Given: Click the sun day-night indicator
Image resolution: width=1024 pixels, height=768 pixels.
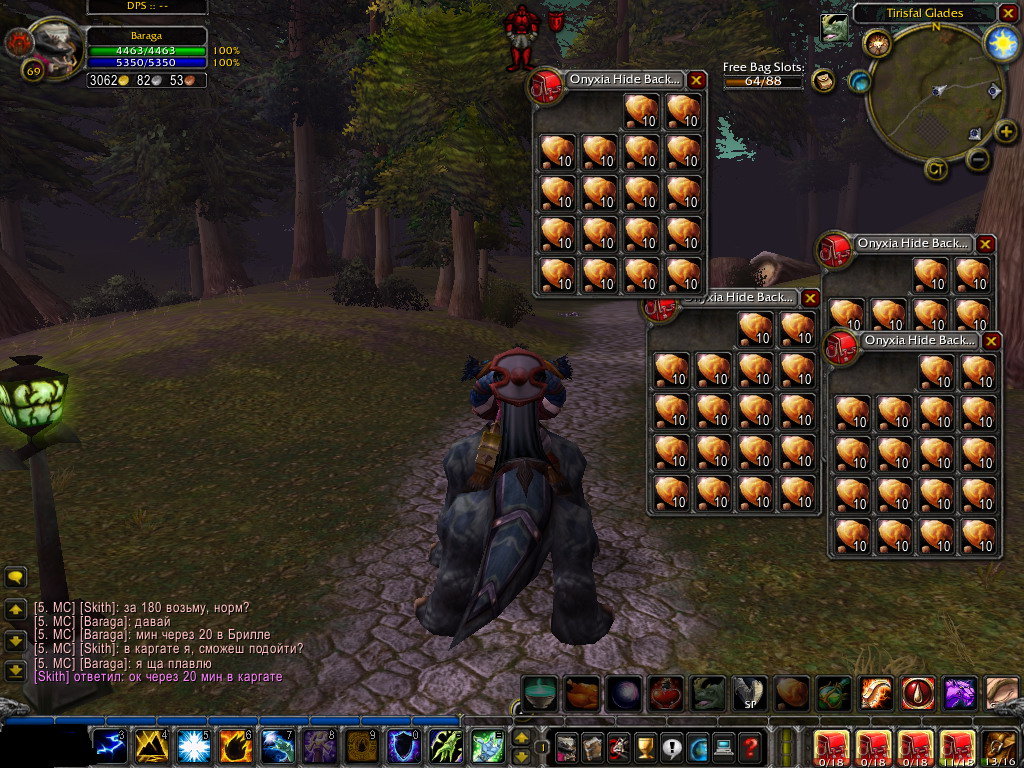Looking at the screenshot, I should click(x=1000, y=42).
